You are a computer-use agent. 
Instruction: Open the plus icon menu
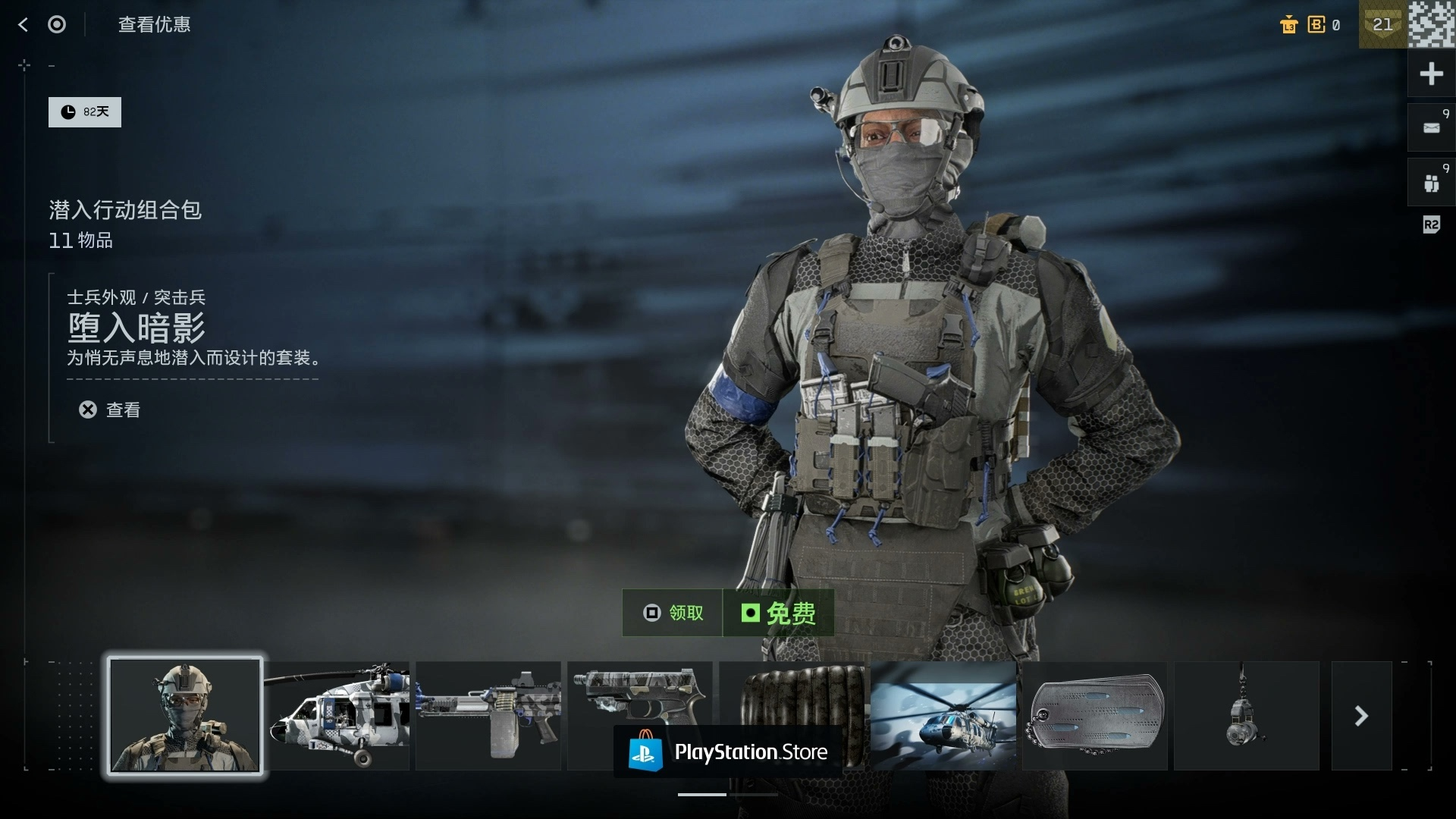(x=1431, y=74)
